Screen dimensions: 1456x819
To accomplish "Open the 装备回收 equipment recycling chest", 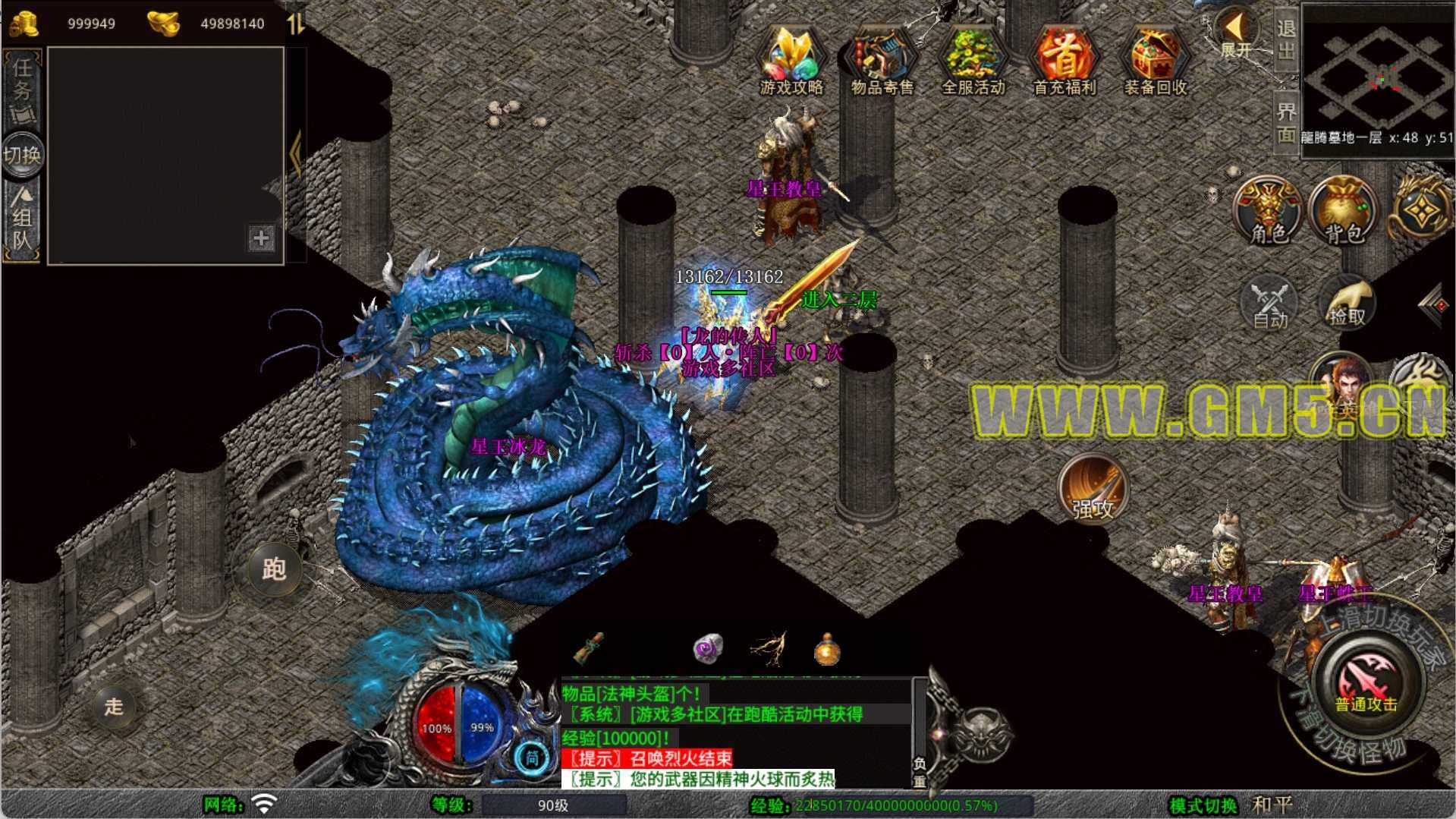I will [x=1155, y=61].
